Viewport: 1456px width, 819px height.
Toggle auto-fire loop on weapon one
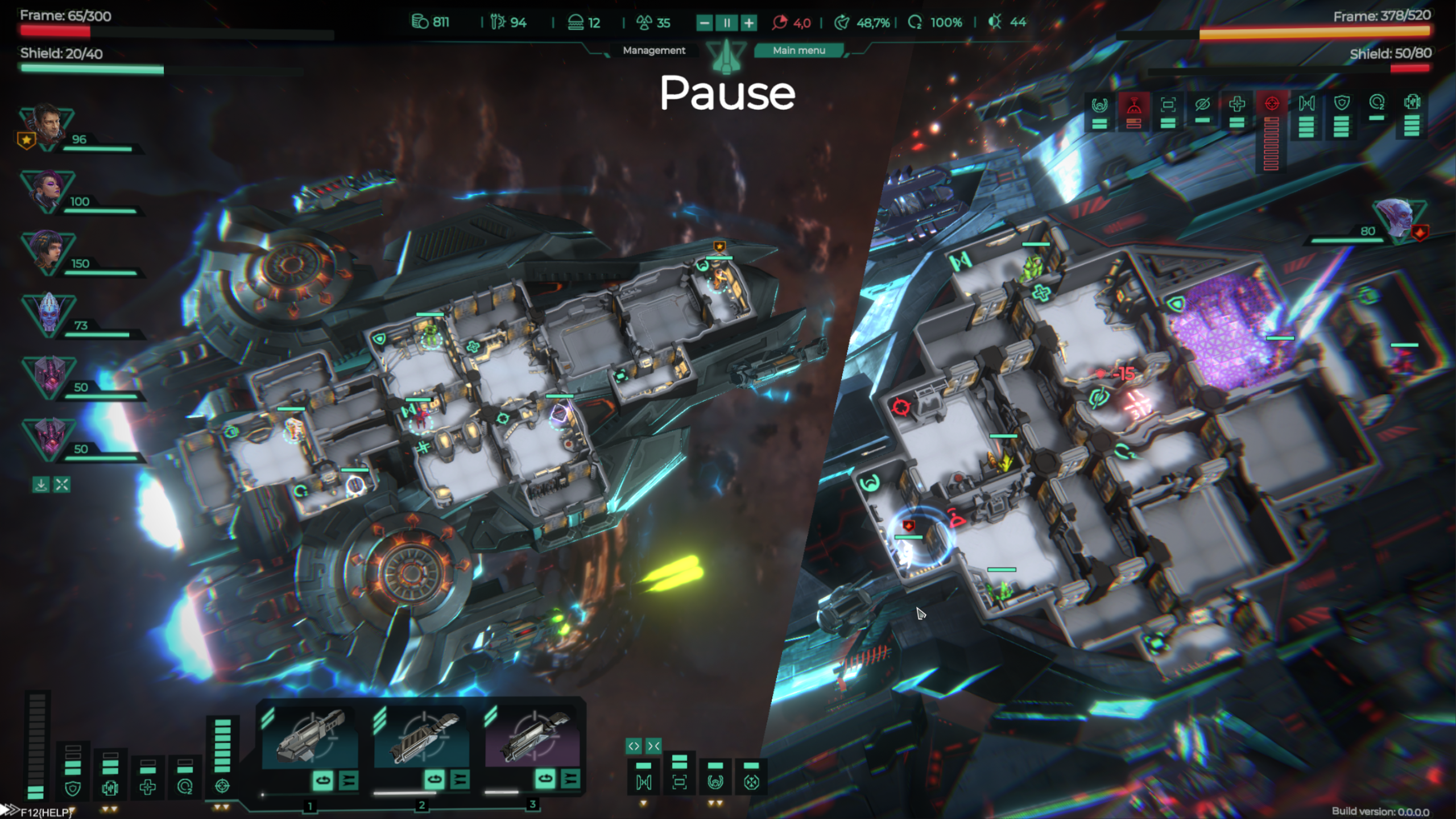click(323, 780)
